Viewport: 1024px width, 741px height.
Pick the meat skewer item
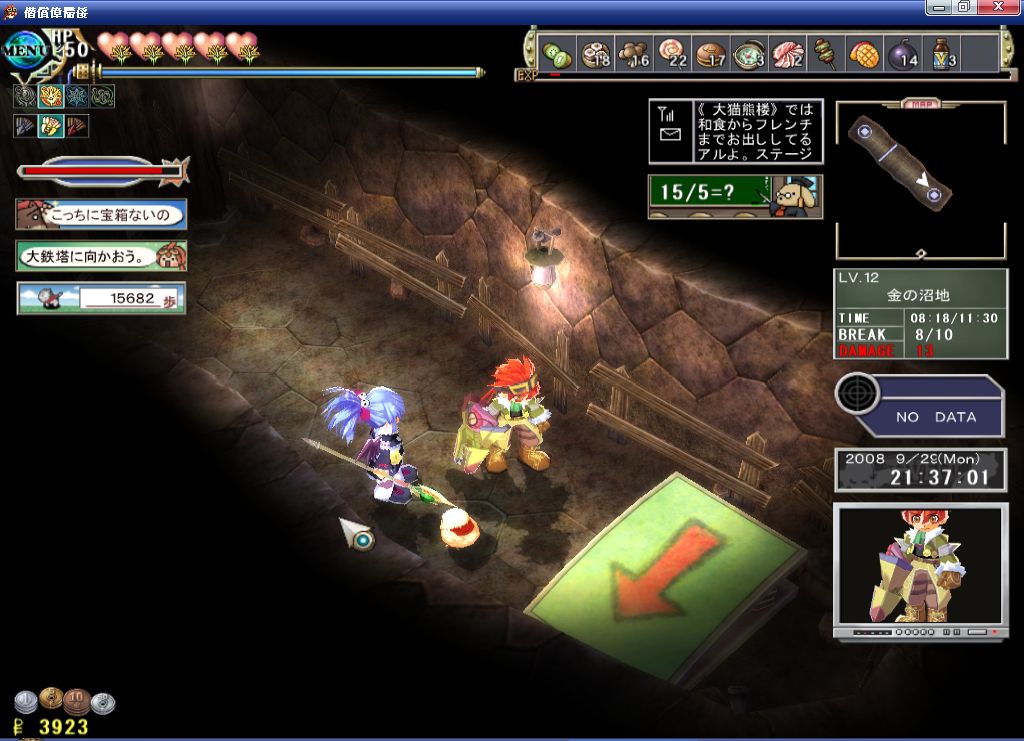[825, 54]
